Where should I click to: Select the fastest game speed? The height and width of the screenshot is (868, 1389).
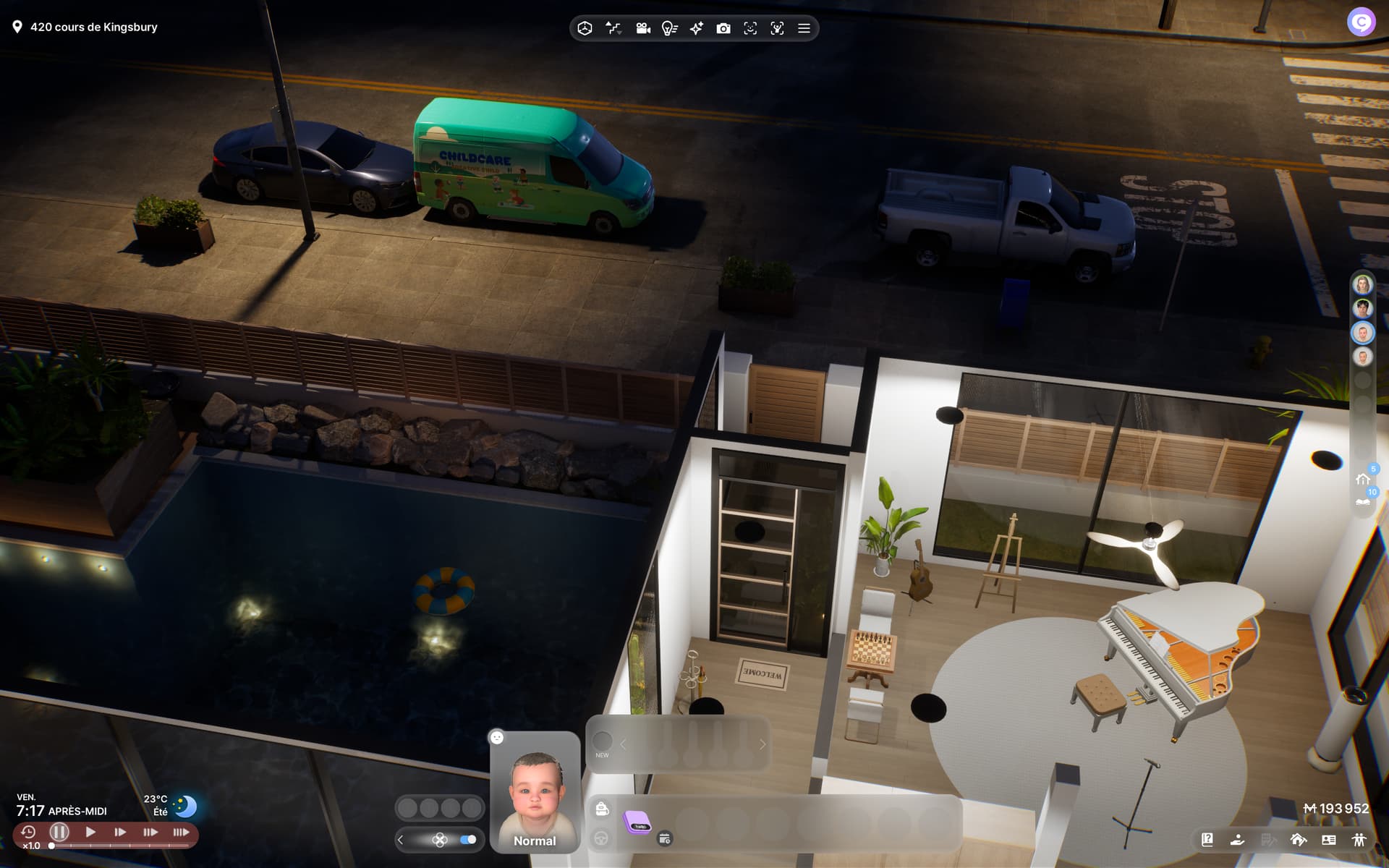tap(181, 832)
